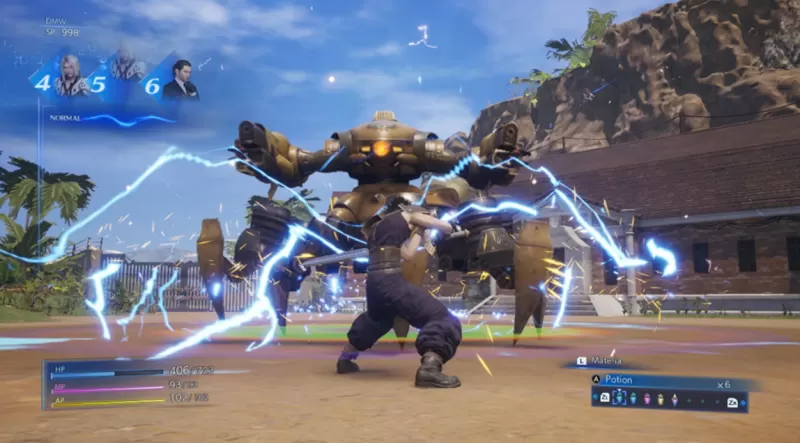Screen dimensions: 800x443
Task: Open the Materia command list
Action: 606,361
